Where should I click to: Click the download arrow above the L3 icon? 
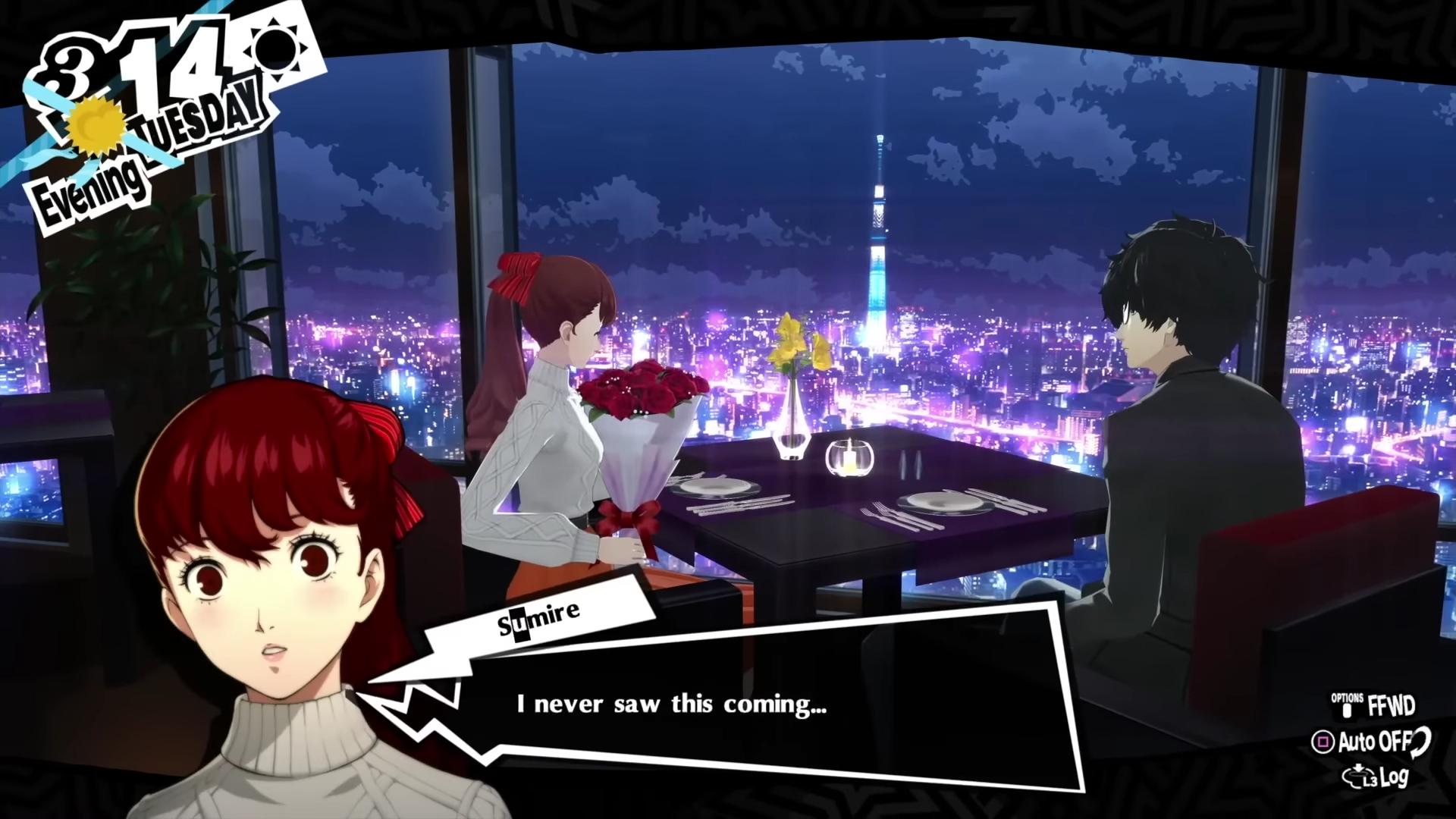(1358, 767)
